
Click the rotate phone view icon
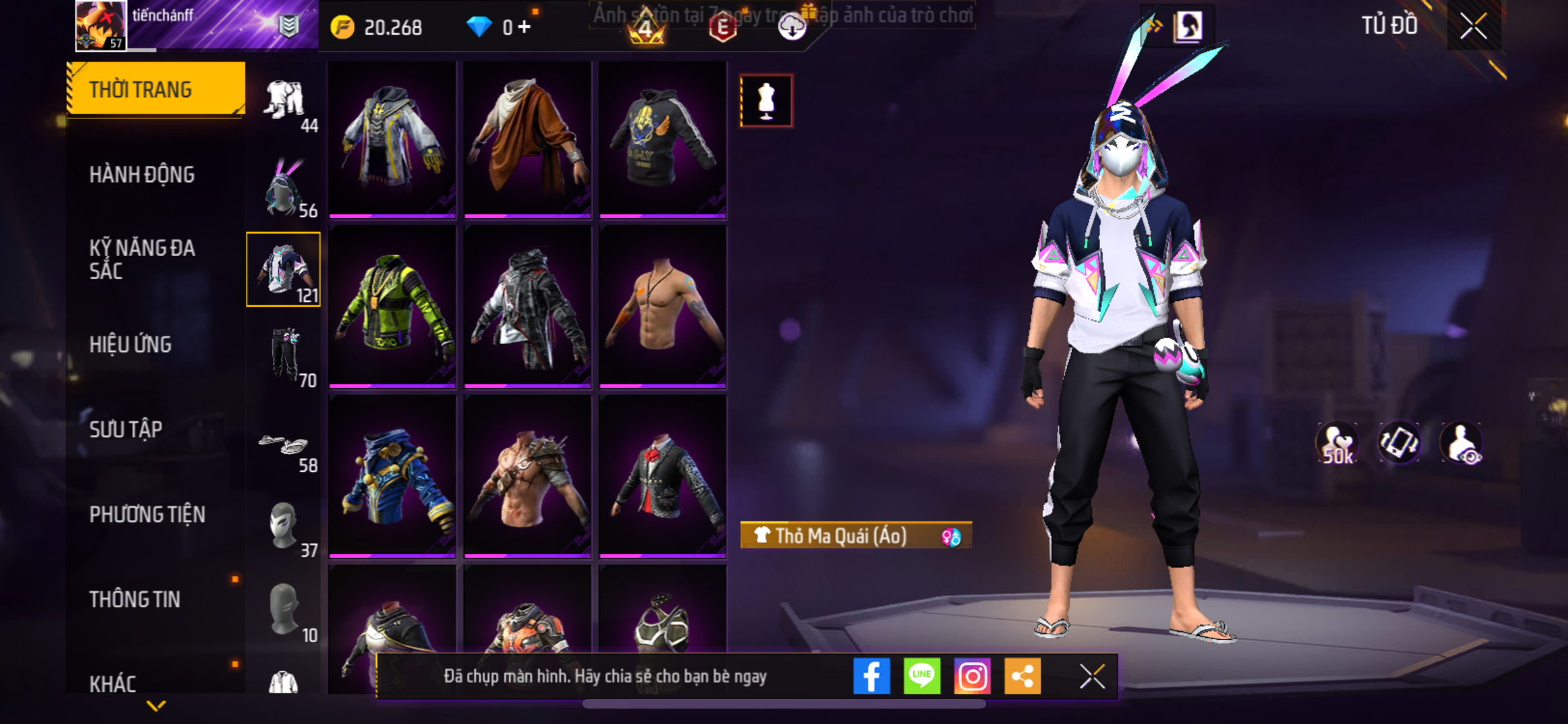1399,443
